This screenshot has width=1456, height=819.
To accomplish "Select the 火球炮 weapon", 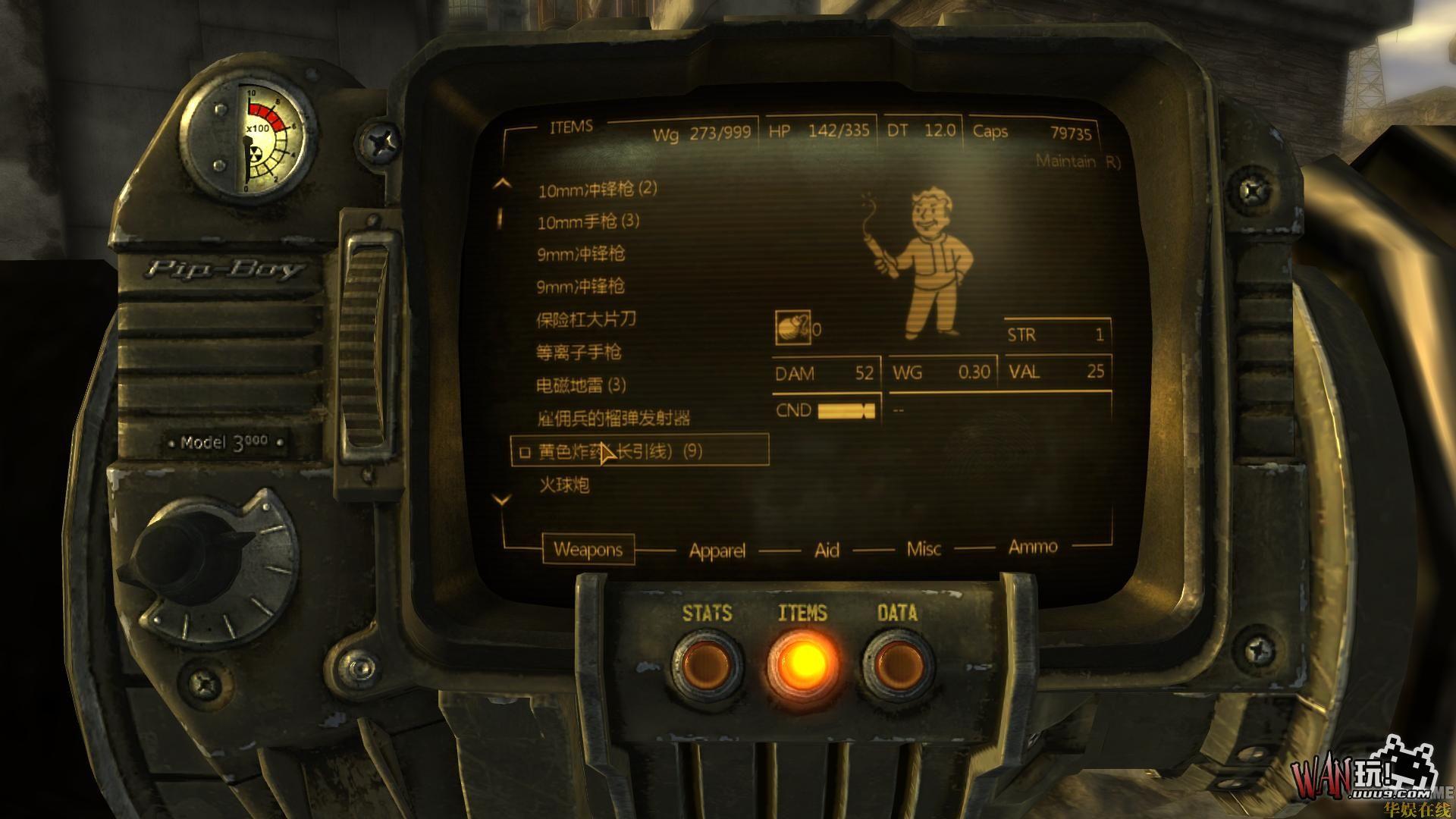I will point(564,485).
